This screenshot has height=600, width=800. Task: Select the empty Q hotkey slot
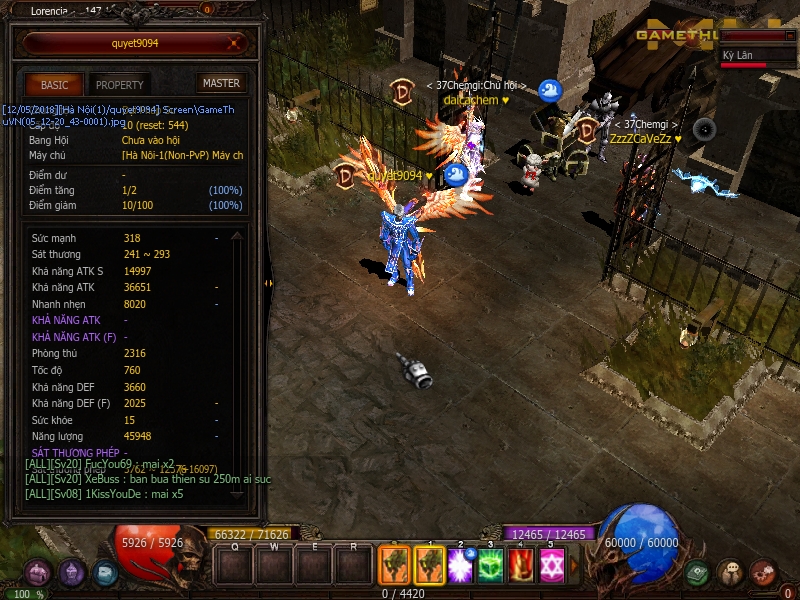pos(234,567)
